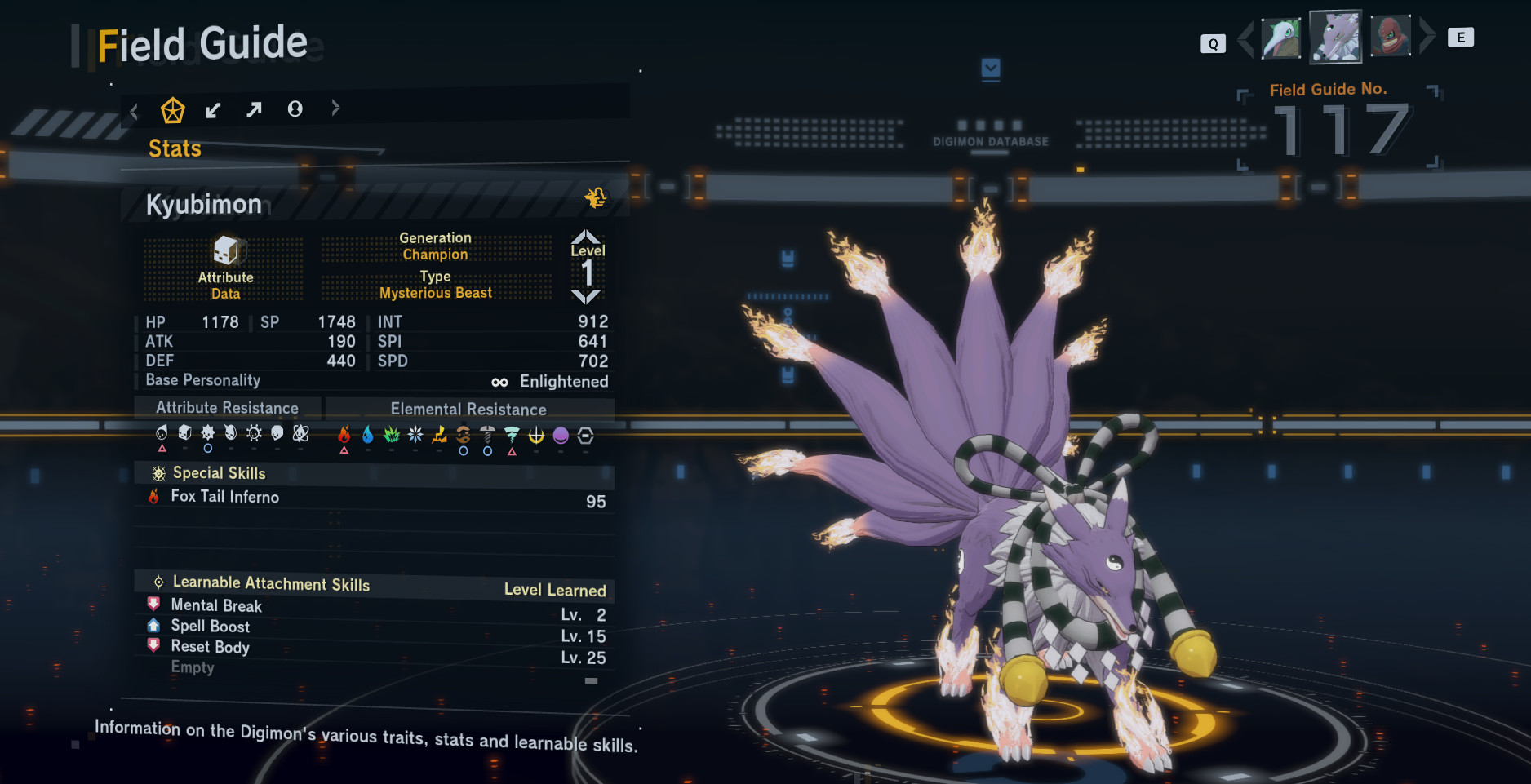Choose the Spell Boost attachment skill
This screenshot has height=784, width=1531.
(210, 627)
